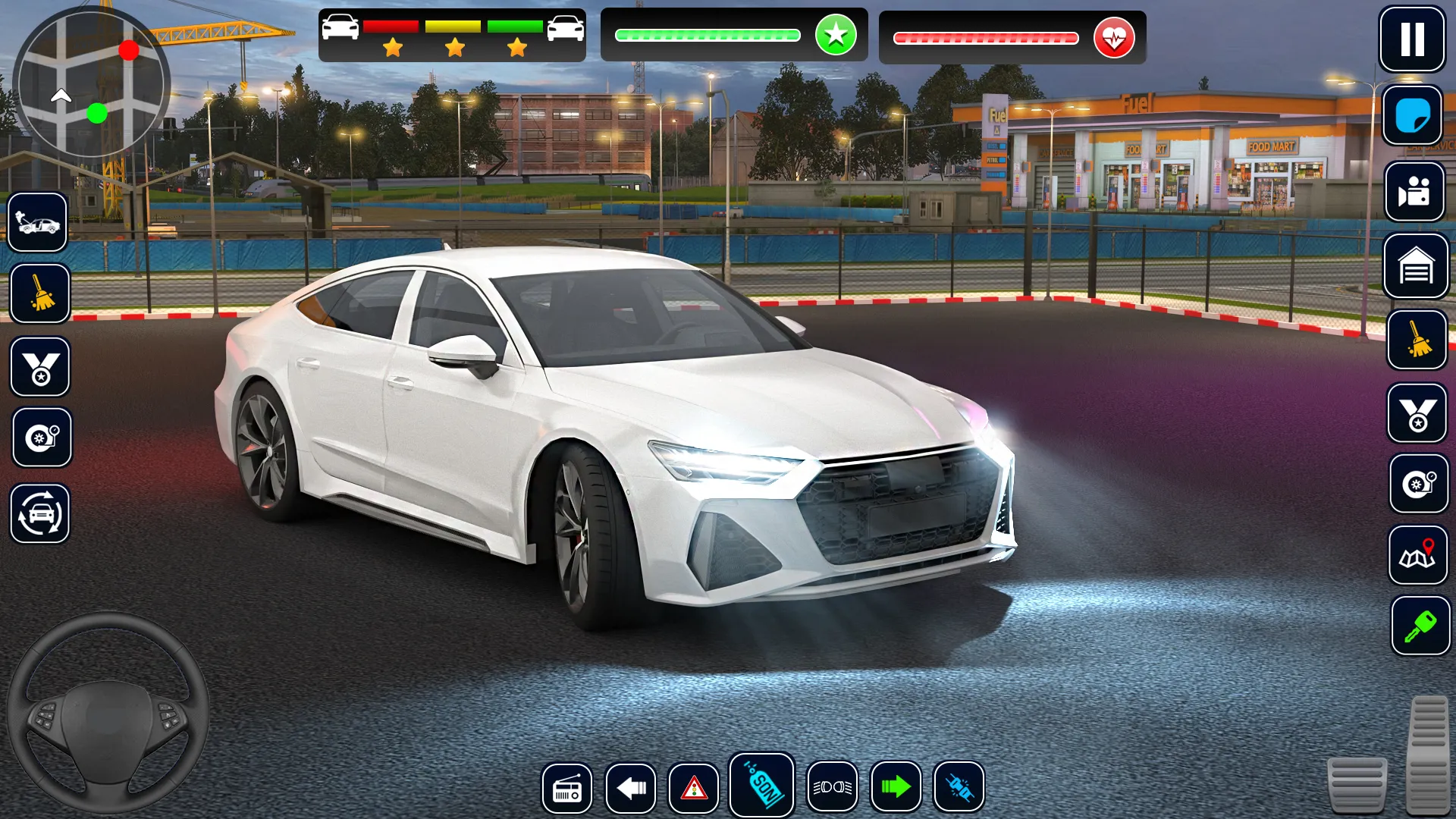
Task: Activate the left turn signal arrow
Action: pyautogui.click(x=630, y=788)
